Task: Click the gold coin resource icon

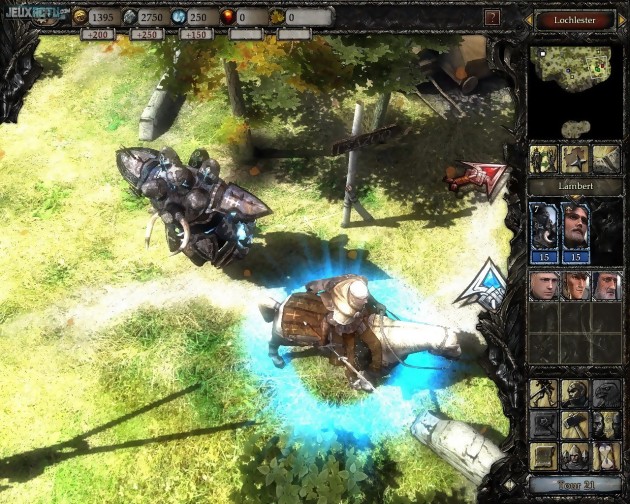Action: click(79, 17)
